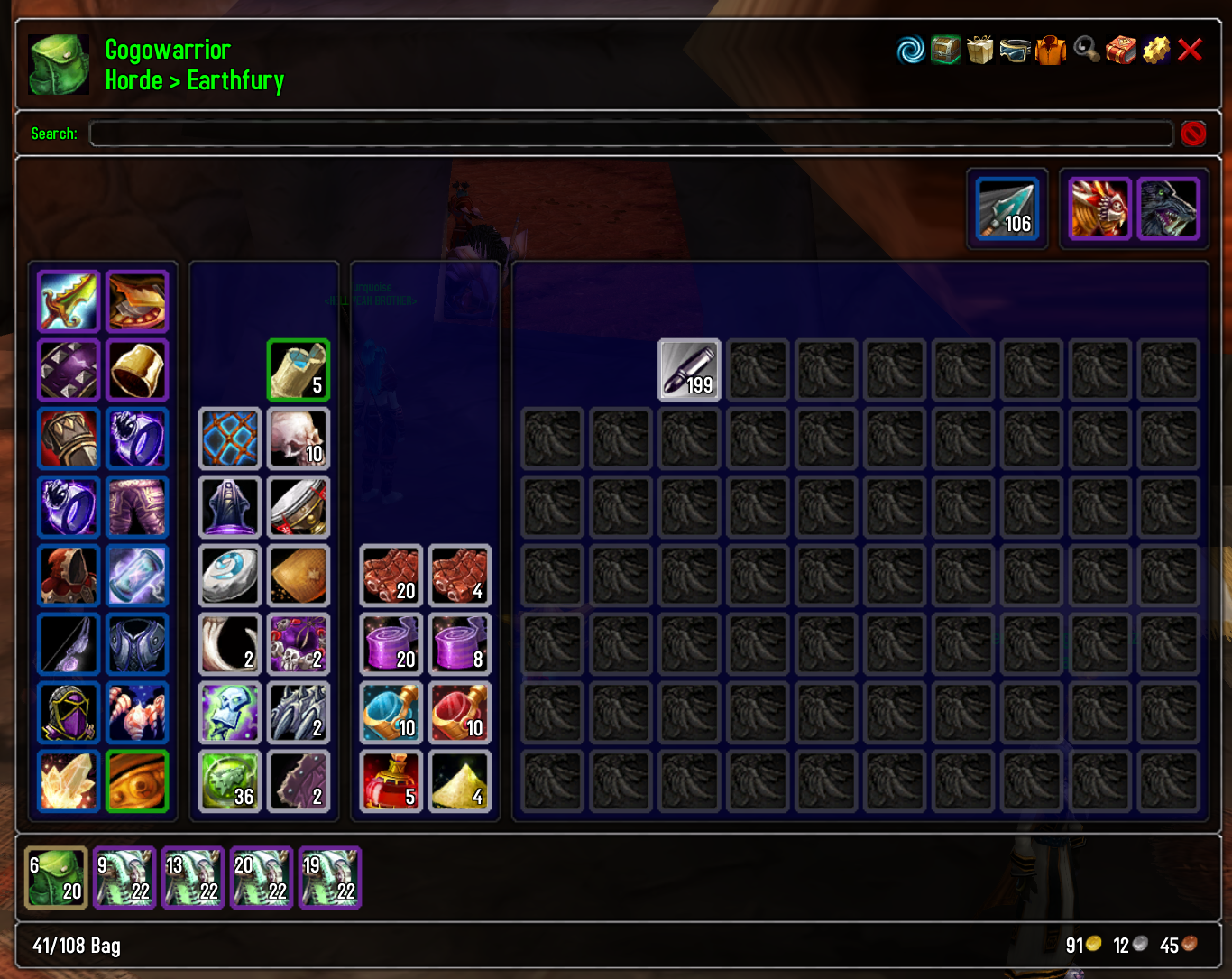Open the Horde > Earthfury realm label
This screenshot has width=1232, height=979.
point(194,80)
